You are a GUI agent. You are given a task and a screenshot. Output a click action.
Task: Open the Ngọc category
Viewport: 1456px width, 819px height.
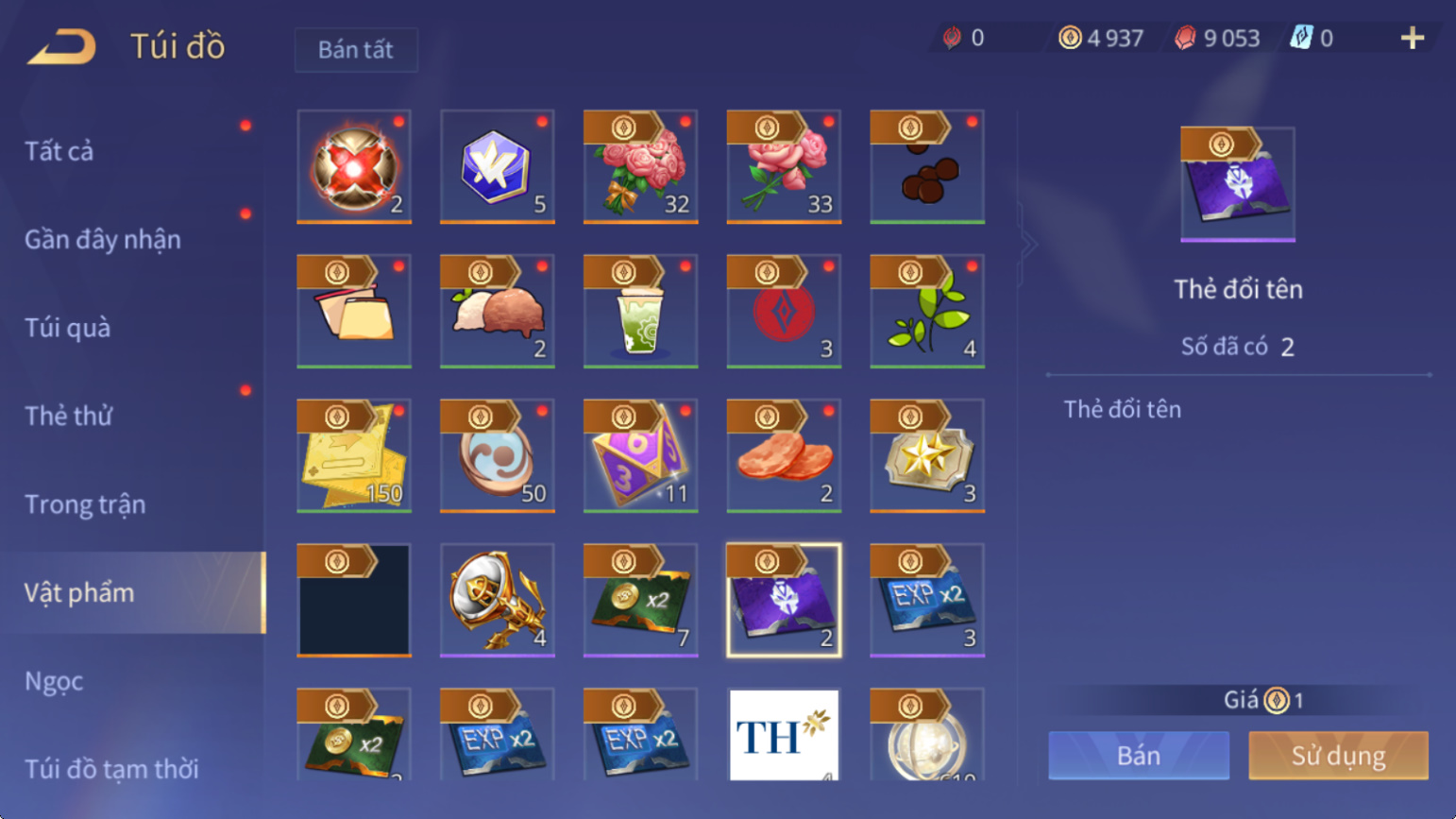[x=54, y=681]
